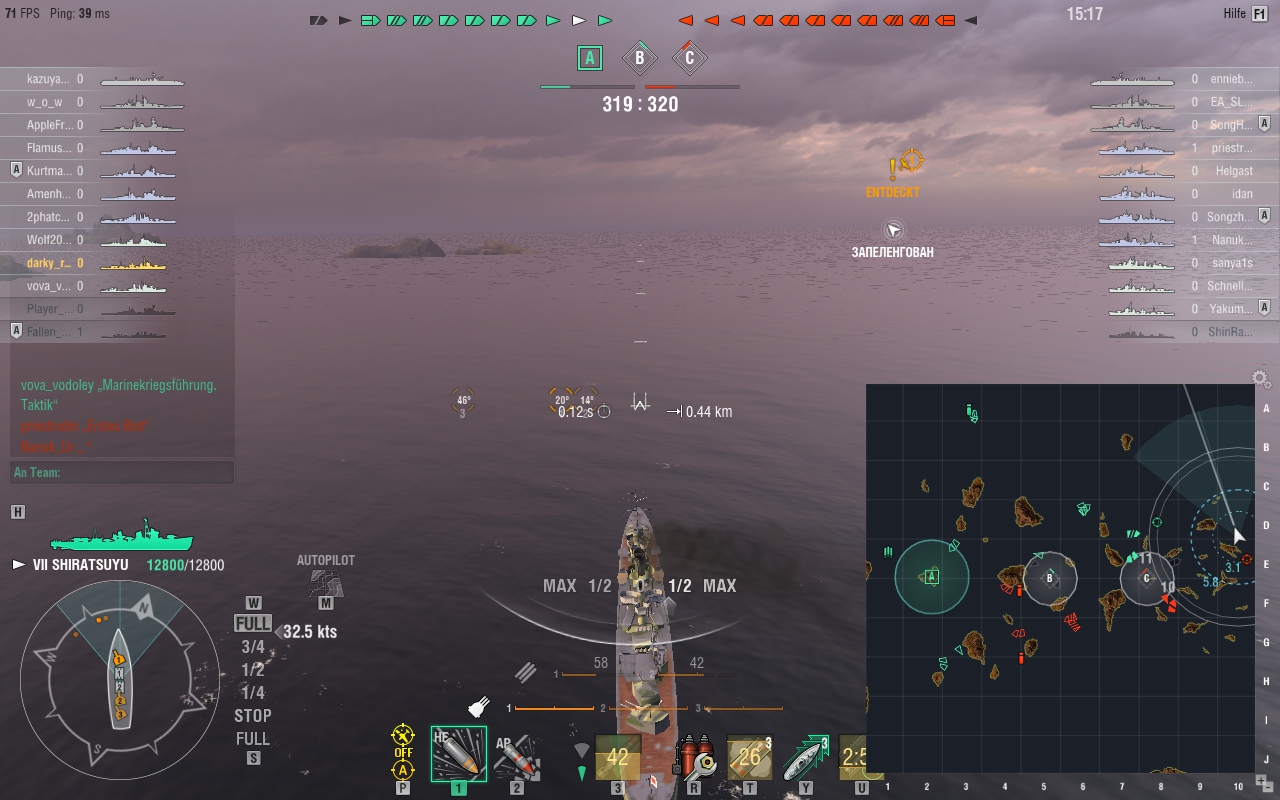Image resolution: width=1280 pixels, height=800 pixels.
Task: Open minimap settings gear
Action: tap(1261, 379)
